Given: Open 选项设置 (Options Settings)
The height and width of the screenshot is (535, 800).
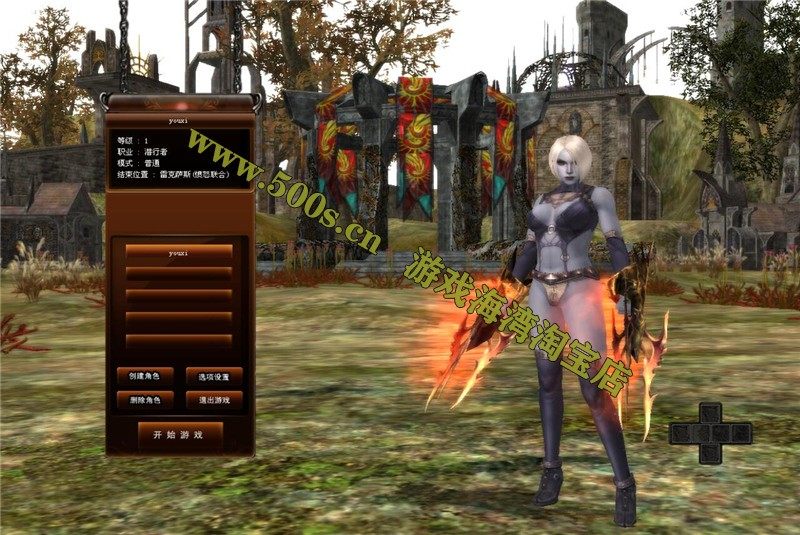Looking at the screenshot, I should pos(214,377).
